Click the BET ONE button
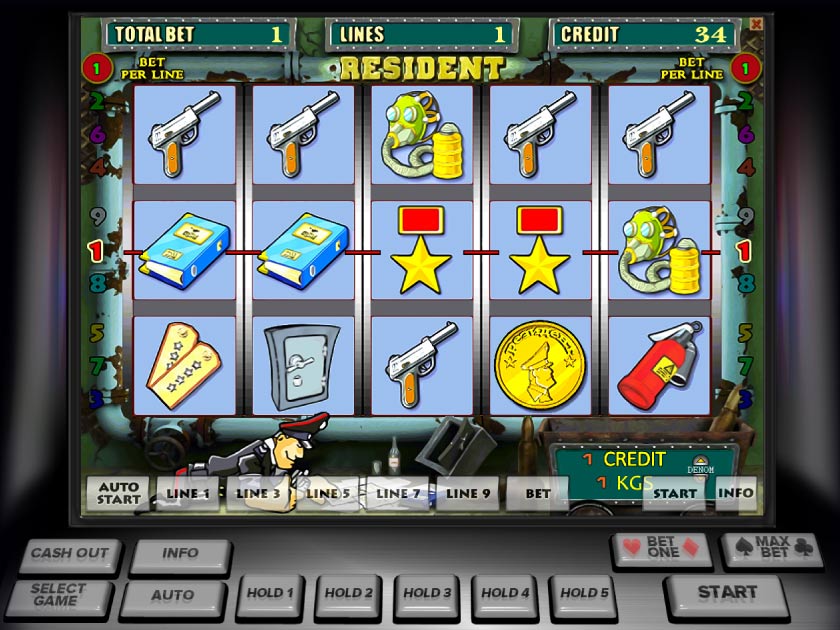The height and width of the screenshot is (630, 840). (x=662, y=549)
